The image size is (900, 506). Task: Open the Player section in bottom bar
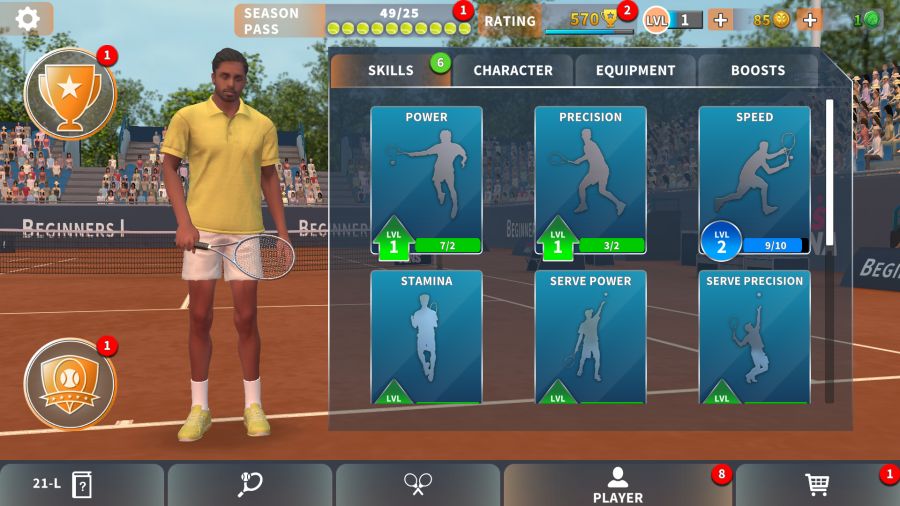coord(617,484)
